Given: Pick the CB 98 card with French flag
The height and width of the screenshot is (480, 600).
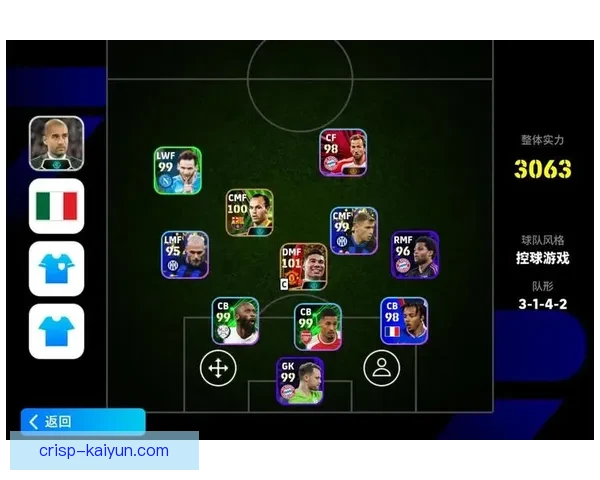Looking at the screenshot, I should (x=404, y=321).
